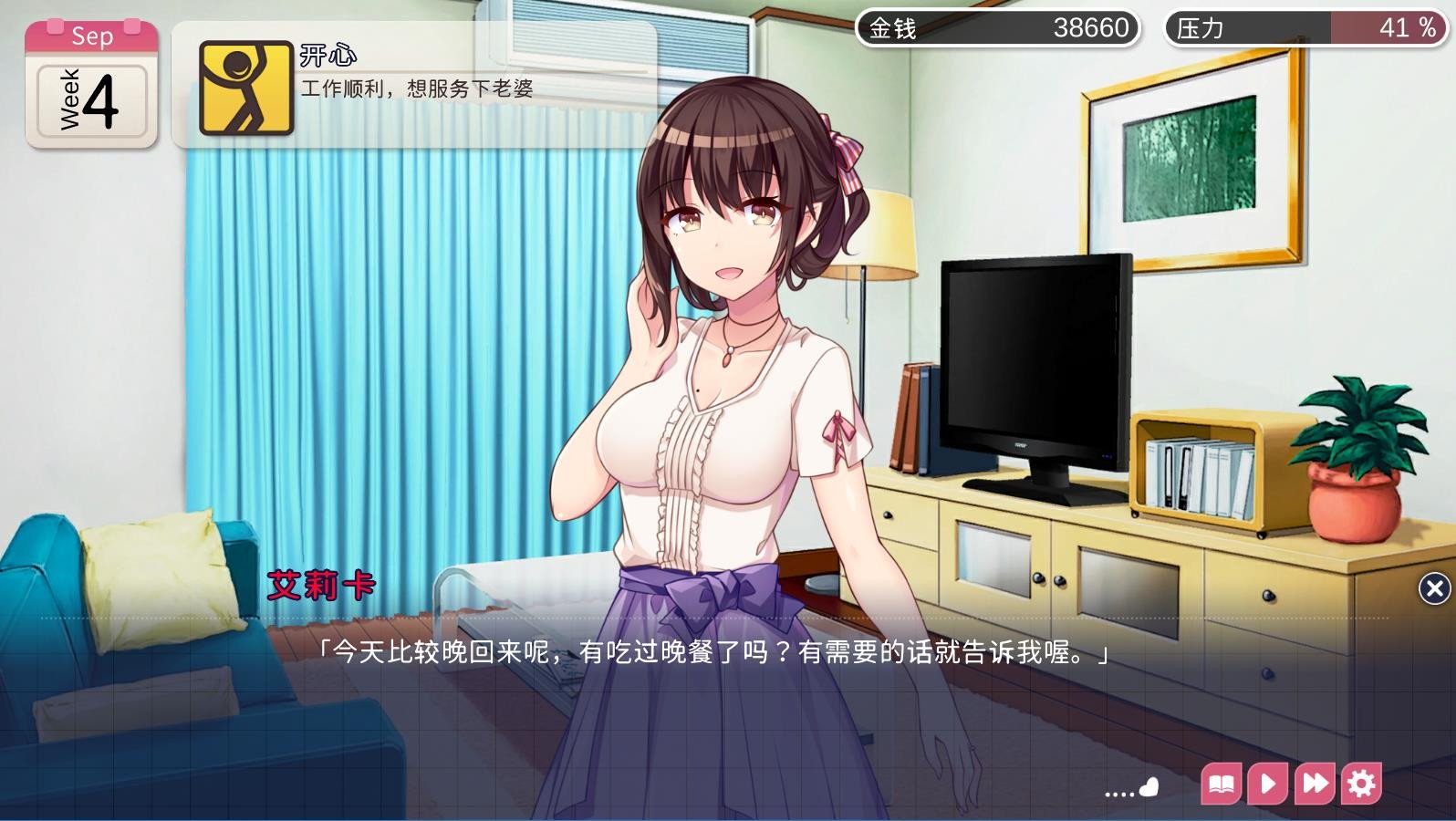Select the yellow happy mood icon
Viewport: 1456px width, 821px height.
(245, 88)
